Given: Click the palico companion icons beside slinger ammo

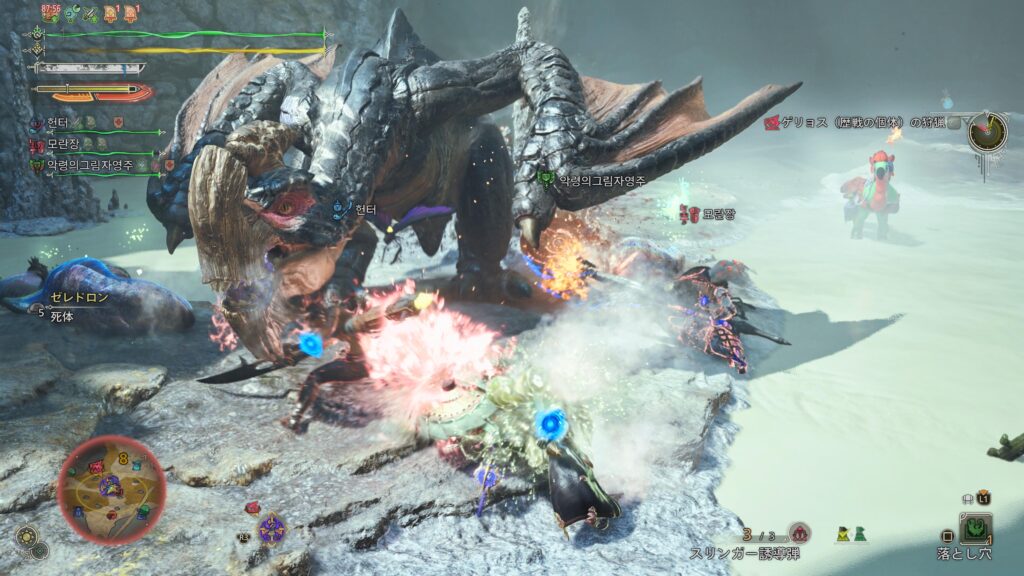Looking at the screenshot, I should 852,535.
